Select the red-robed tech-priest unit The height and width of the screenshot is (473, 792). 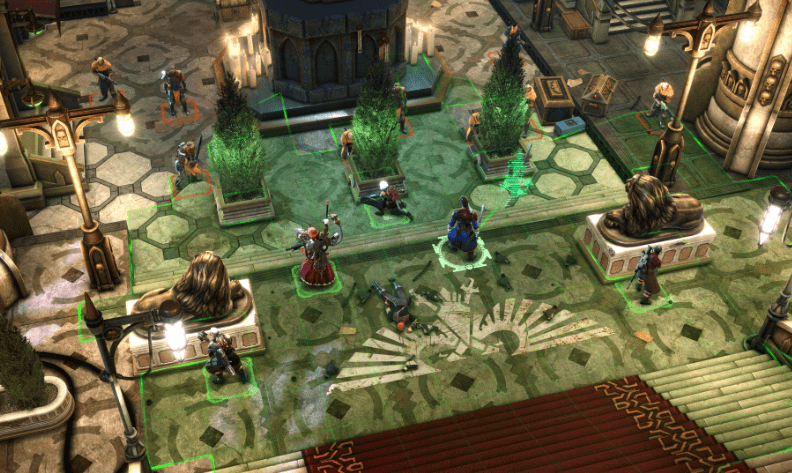pyautogui.click(x=318, y=254)
